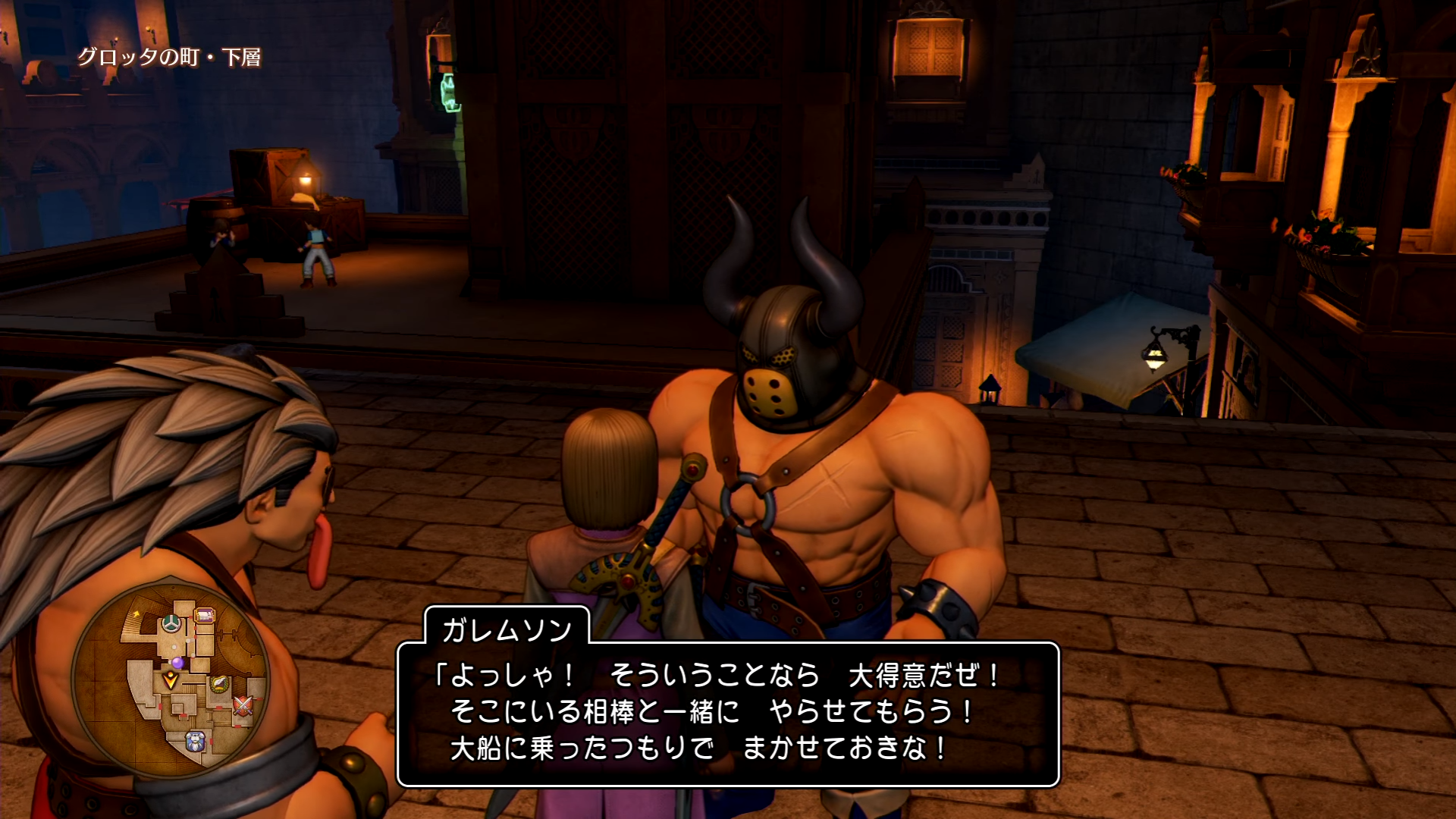Click the yellow star marker on the minimap
1456x819 pixels.
(136, 613)
